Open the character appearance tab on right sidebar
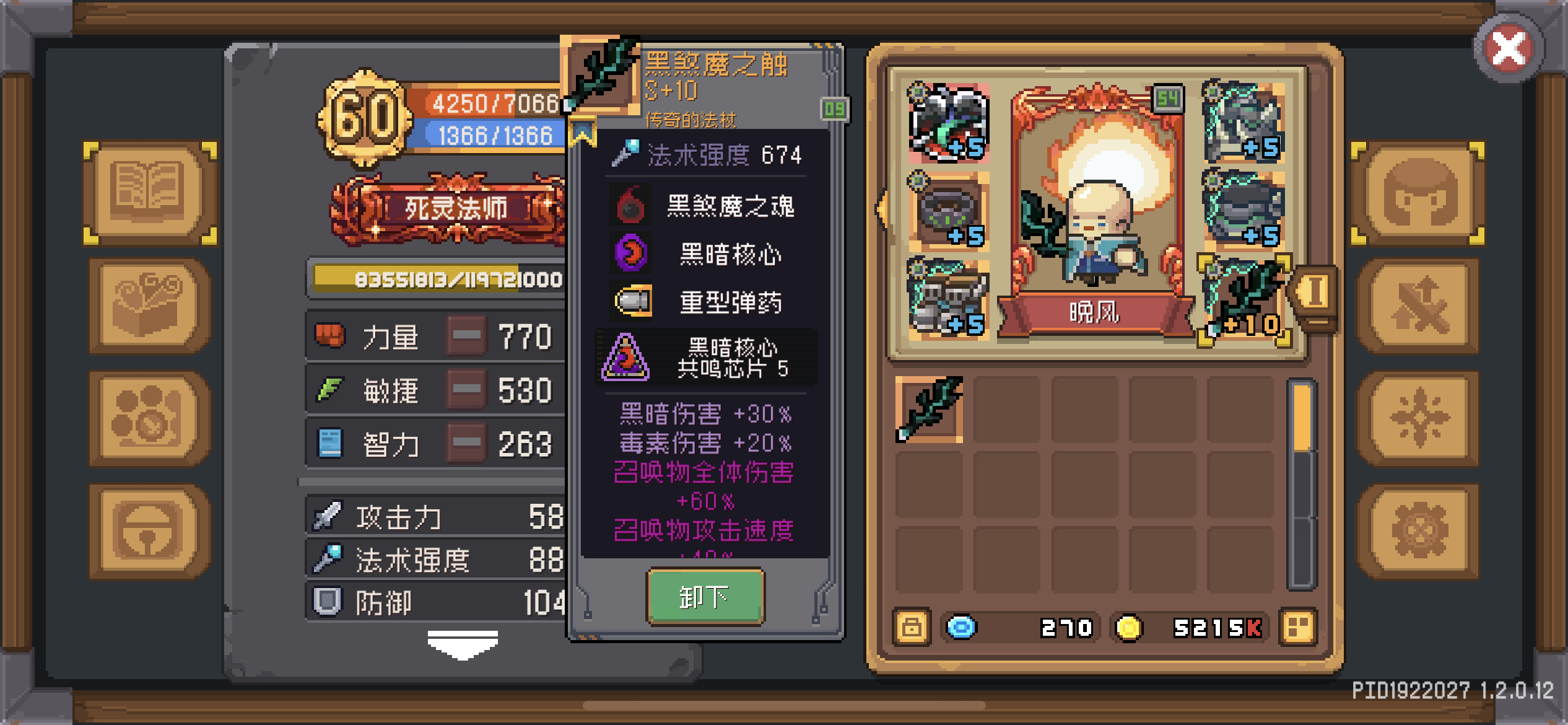Viewport: 1568px width, 725px height. point(1418,192)
